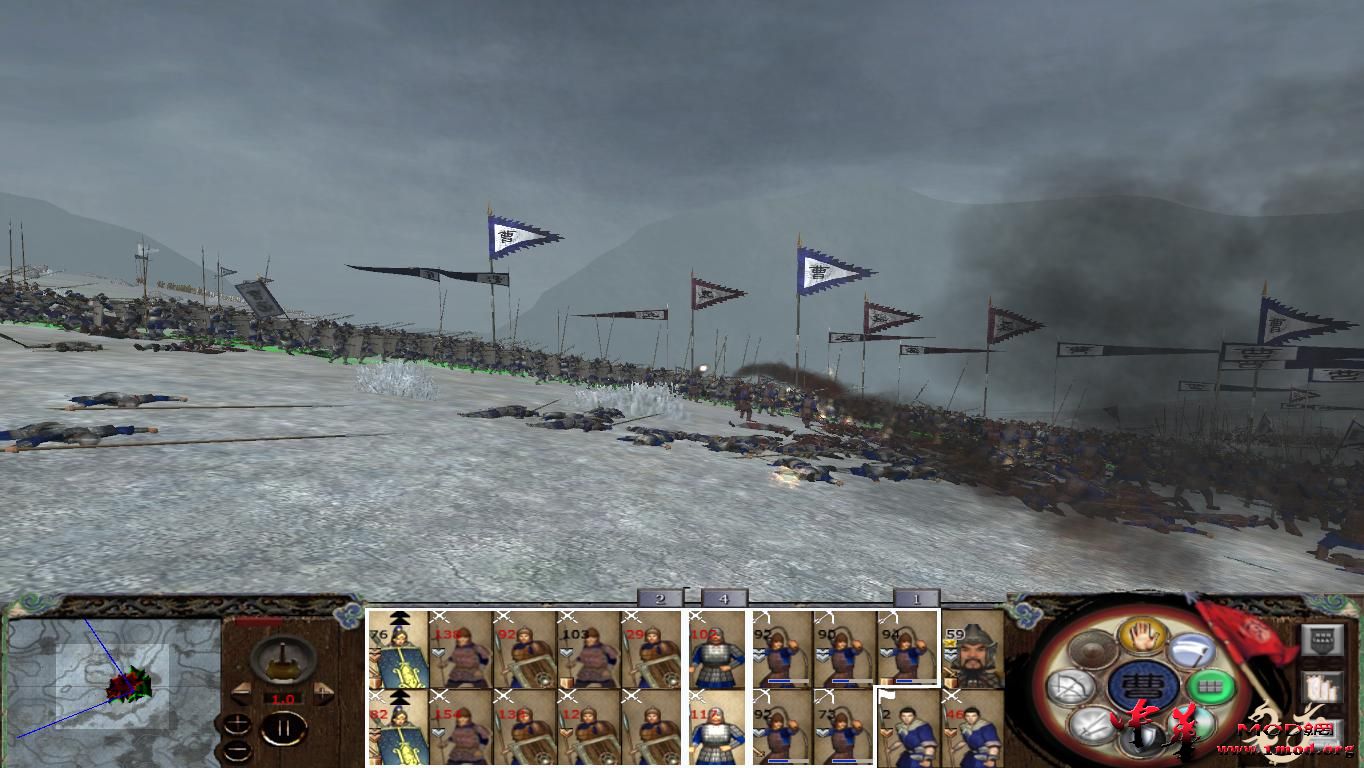Click group tab labeled 2 above the unit cards
The width and height of the screenshot is (1364, 768).
pos(660,599)
